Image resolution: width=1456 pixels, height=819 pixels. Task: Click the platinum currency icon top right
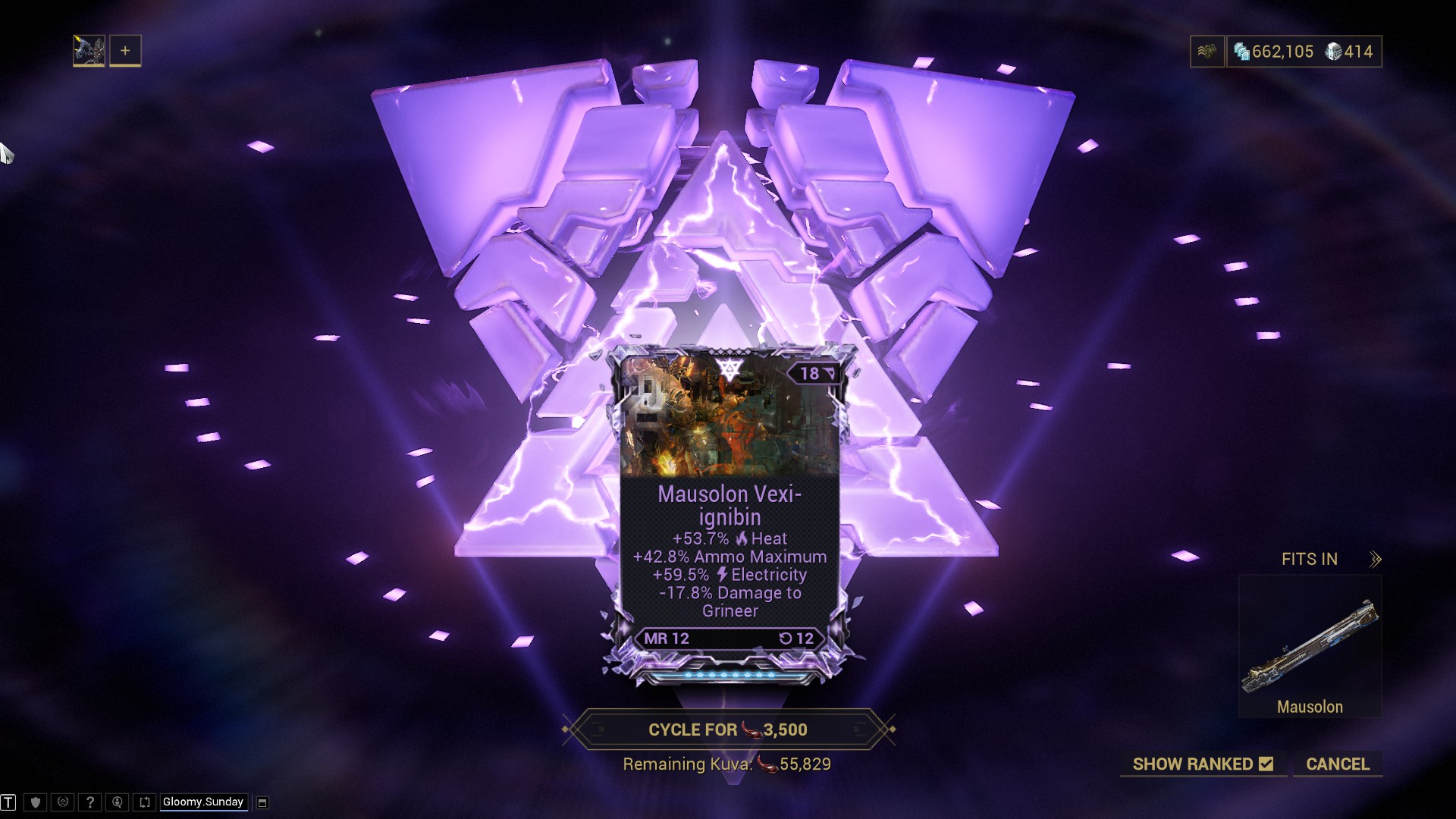[1333, 51]
